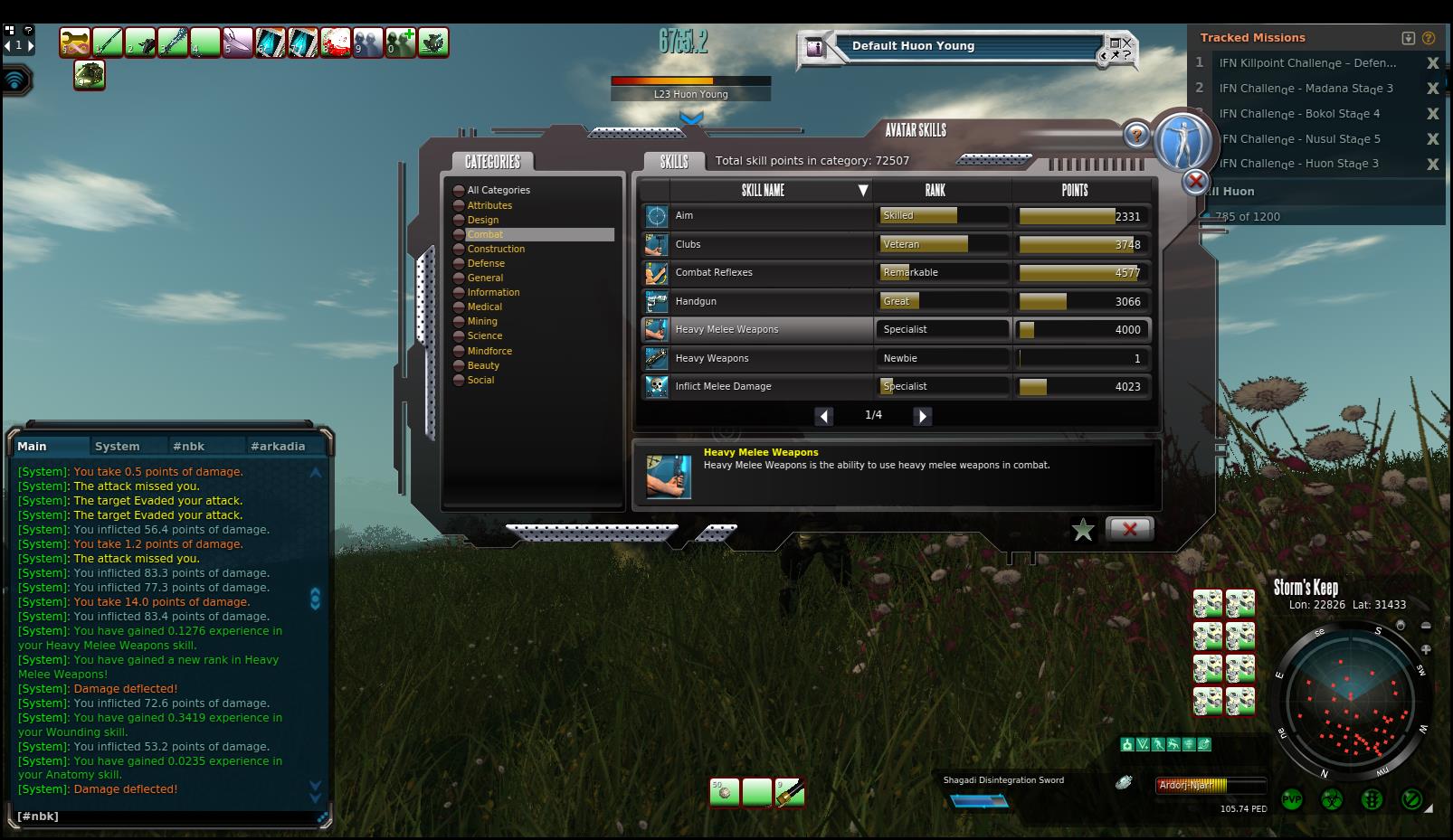Toggle the PVP status icon
1453x840 pixels.
[1292, 799]
